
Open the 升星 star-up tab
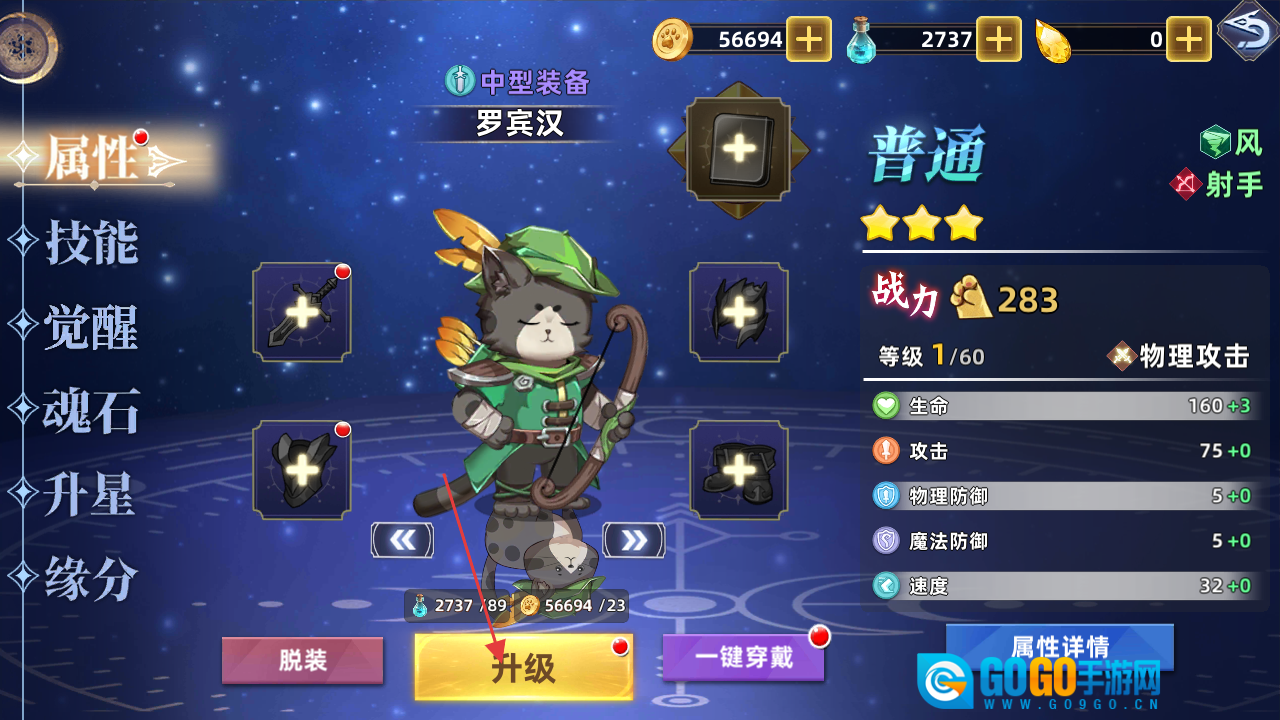(x=90, y=495)
